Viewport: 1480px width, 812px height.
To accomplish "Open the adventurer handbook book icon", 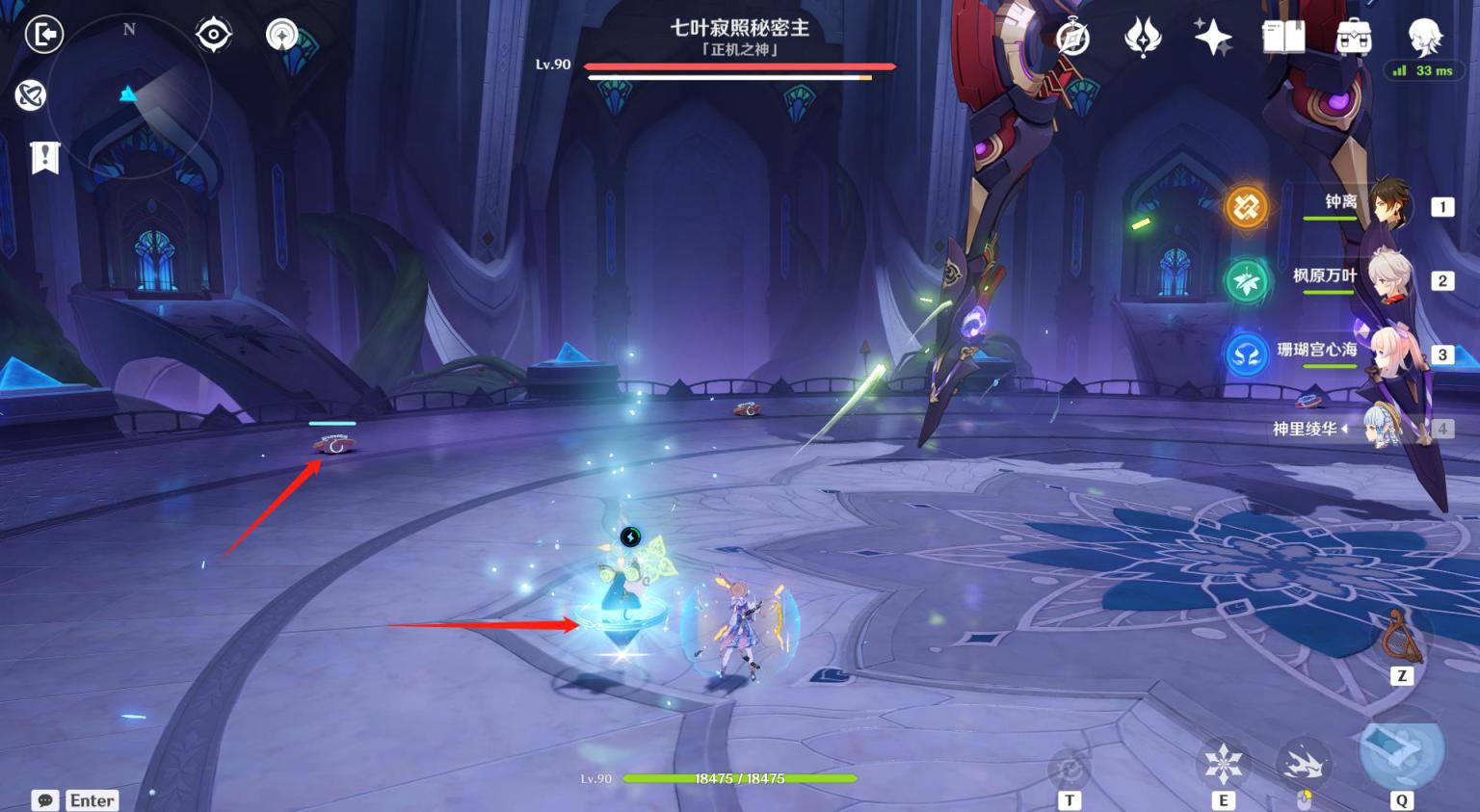I will point(1282,38).
